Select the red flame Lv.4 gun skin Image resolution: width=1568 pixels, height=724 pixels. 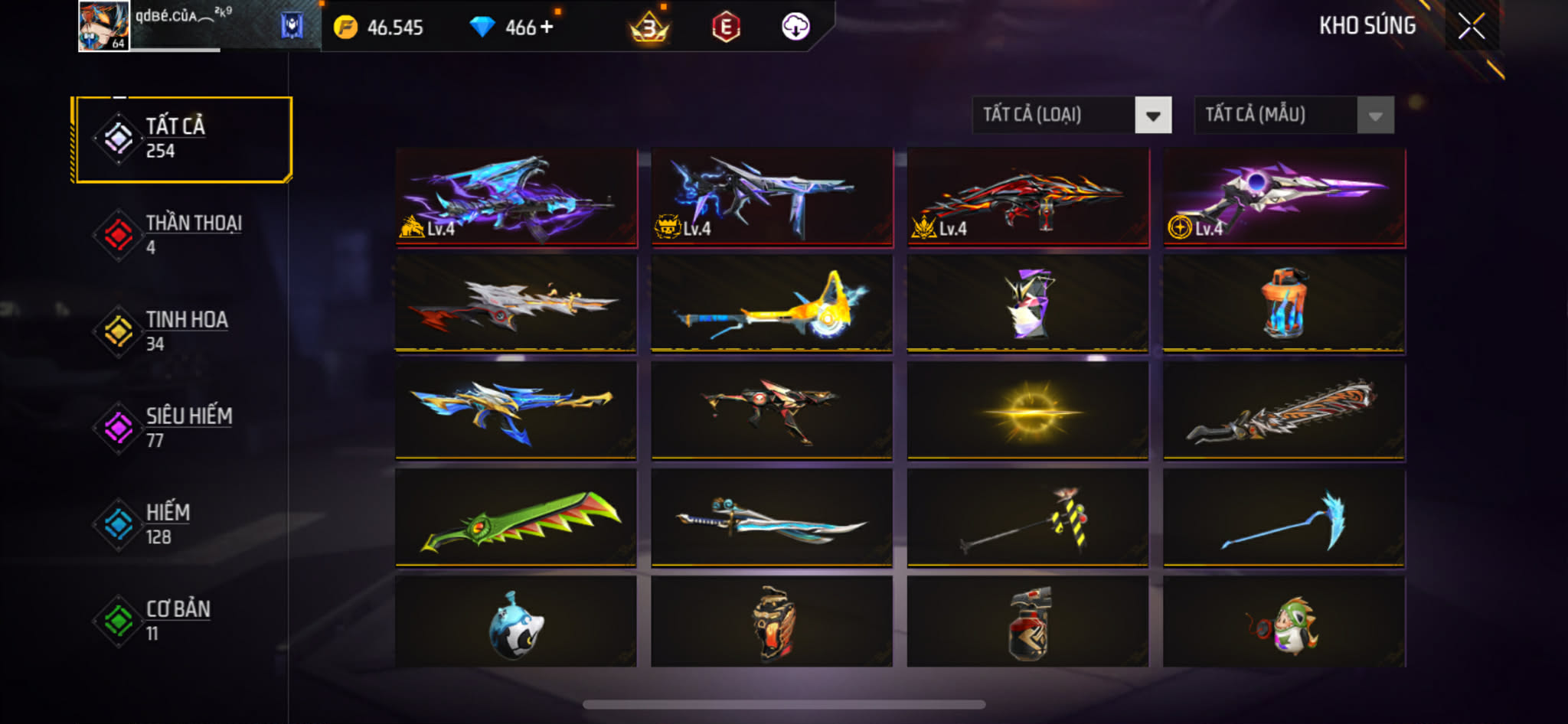(x=1027, y=197)
